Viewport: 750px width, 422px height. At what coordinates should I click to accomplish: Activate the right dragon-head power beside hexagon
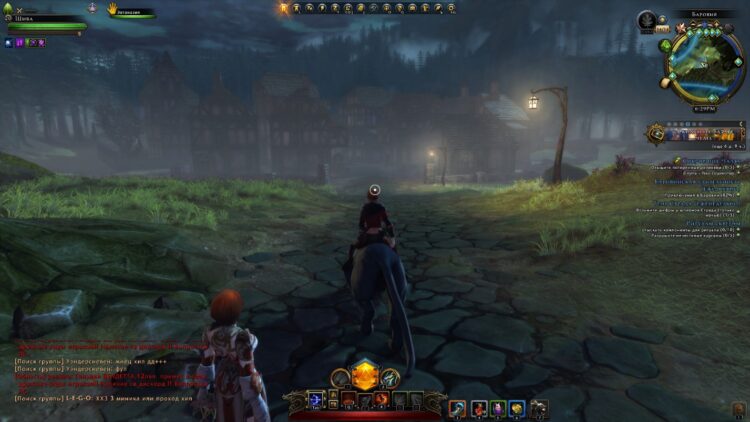[391, 378]
